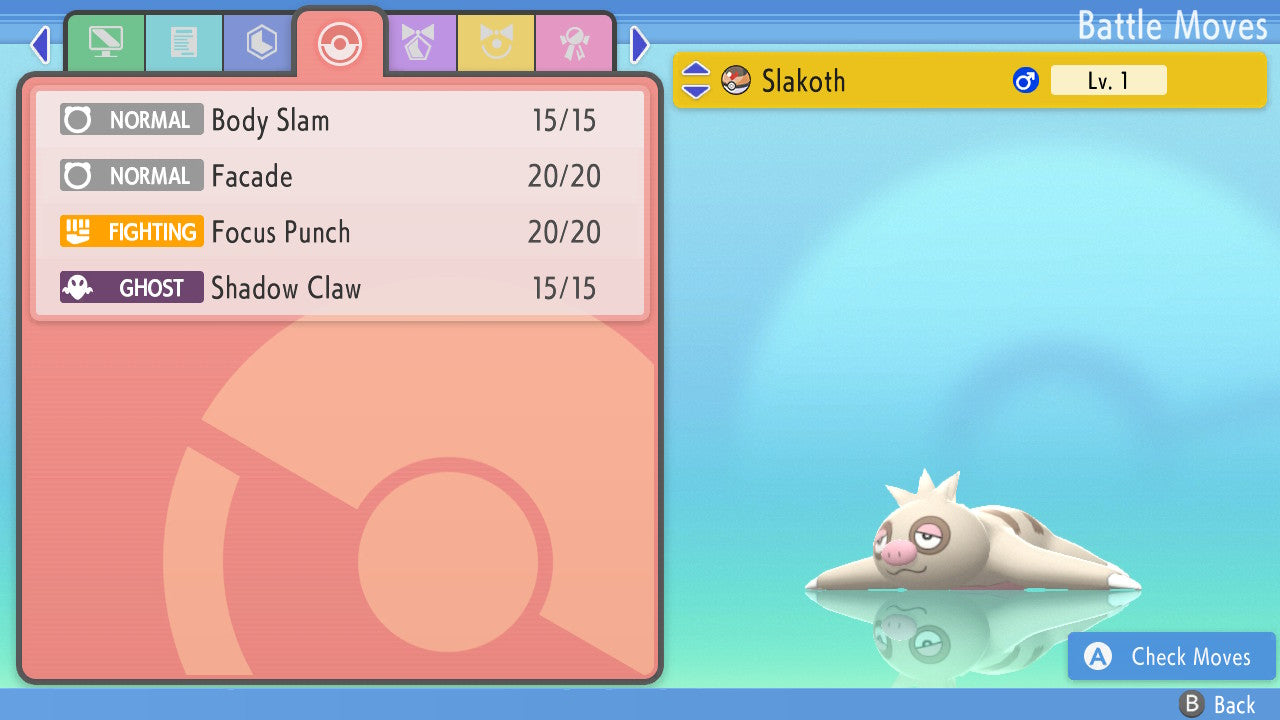Open the teal document memo tab

(x=184, y=42)
